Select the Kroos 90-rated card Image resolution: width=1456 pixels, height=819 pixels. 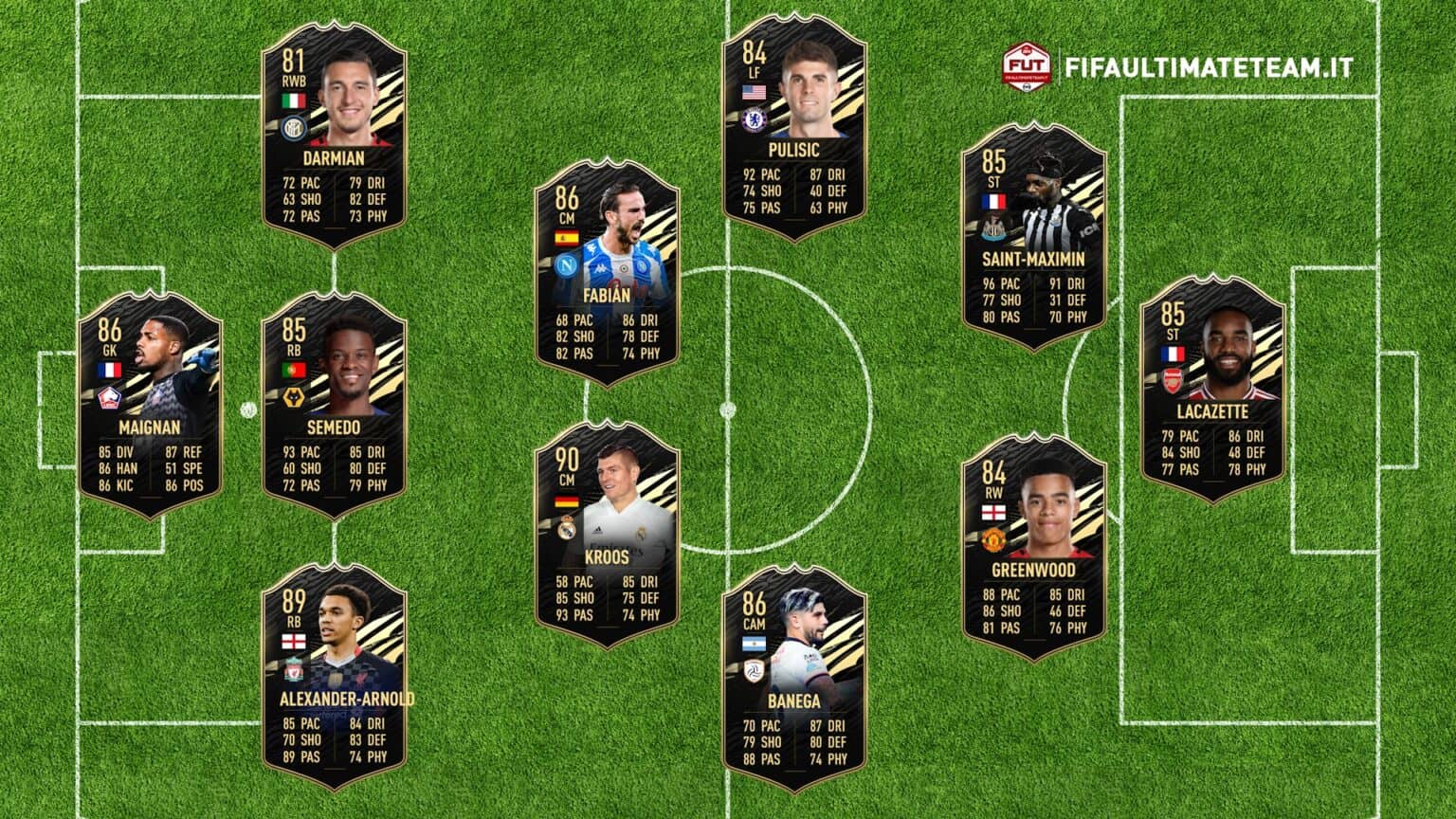tap(607, 534)
